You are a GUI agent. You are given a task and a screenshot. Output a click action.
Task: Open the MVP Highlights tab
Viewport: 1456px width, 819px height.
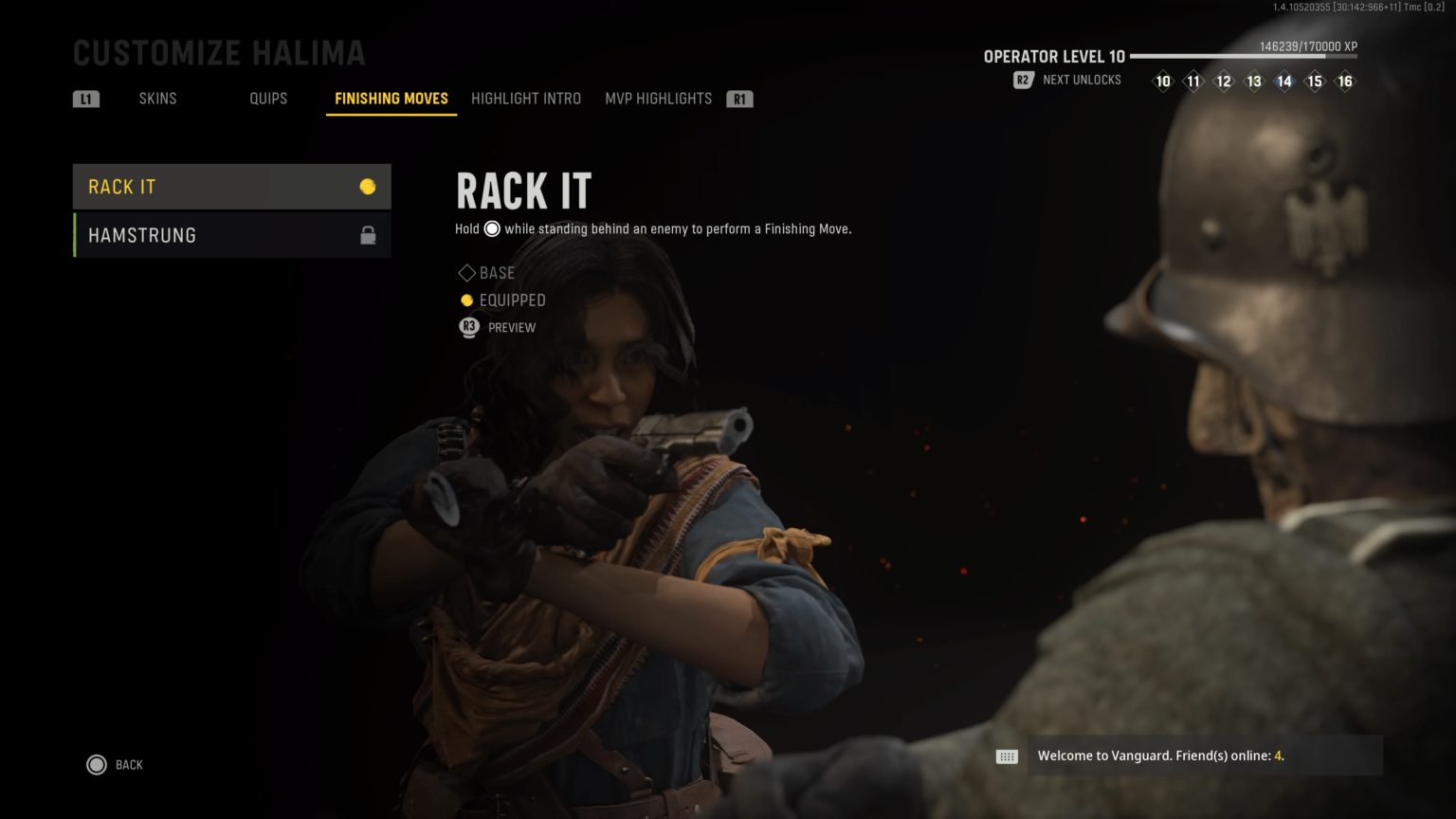point(659,98)
